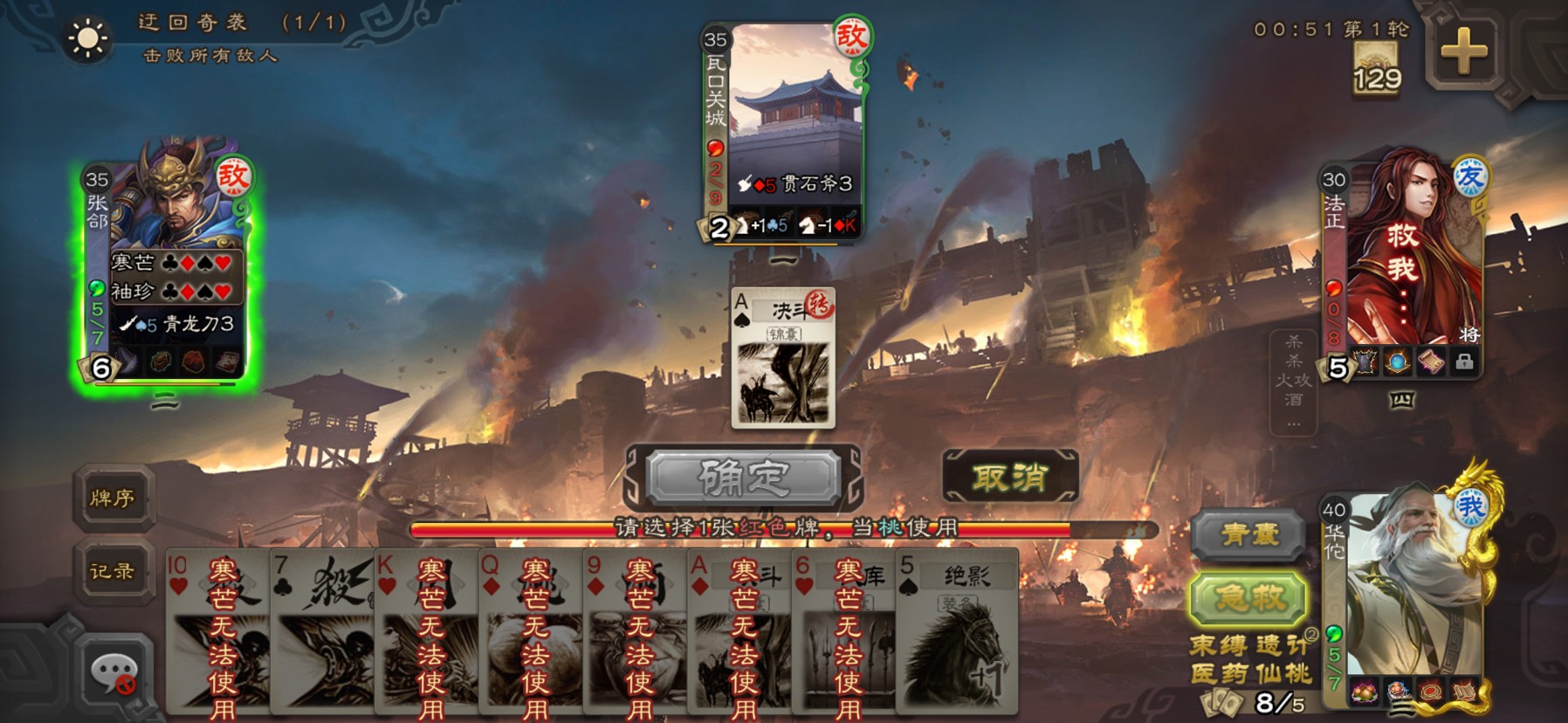Click the sun icon by the stage title
1568x723 pixels.
(88, 38)
